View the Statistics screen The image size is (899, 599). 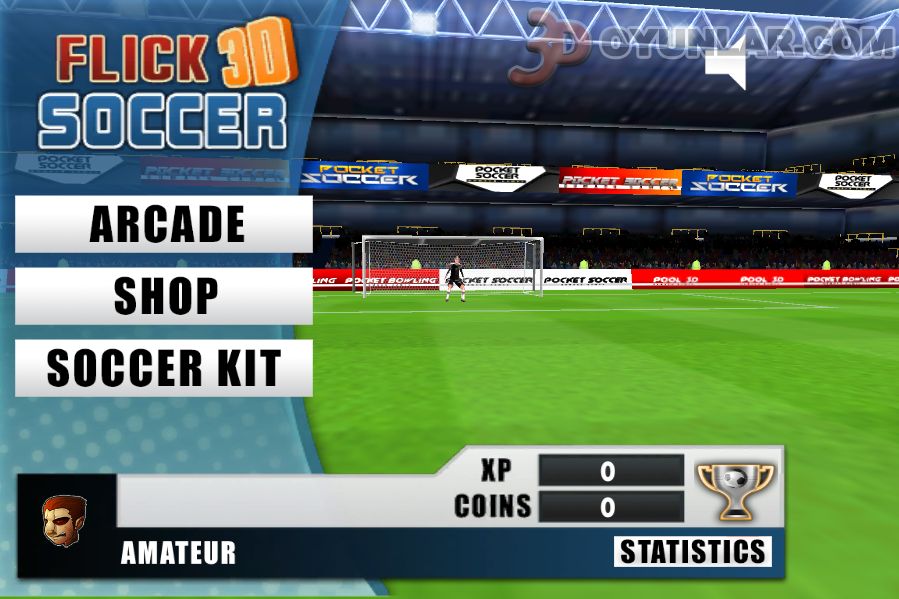(692, 551)
